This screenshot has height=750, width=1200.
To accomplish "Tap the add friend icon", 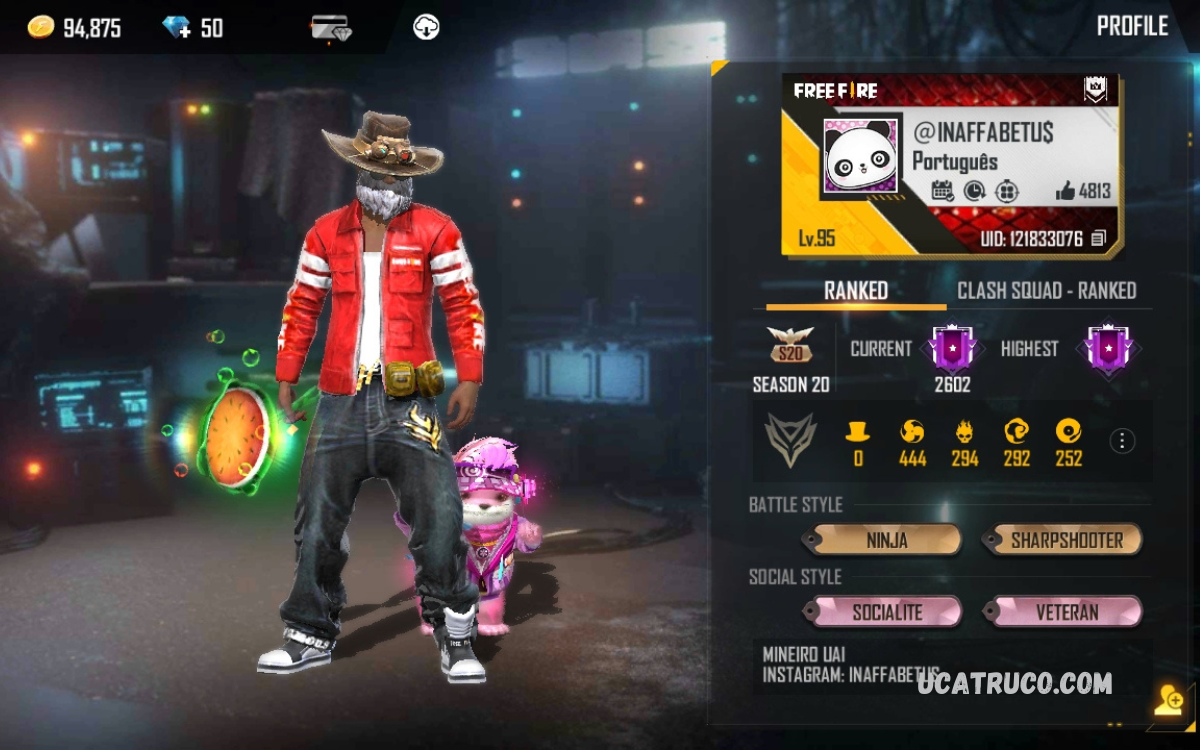I will click(1168, 700).
